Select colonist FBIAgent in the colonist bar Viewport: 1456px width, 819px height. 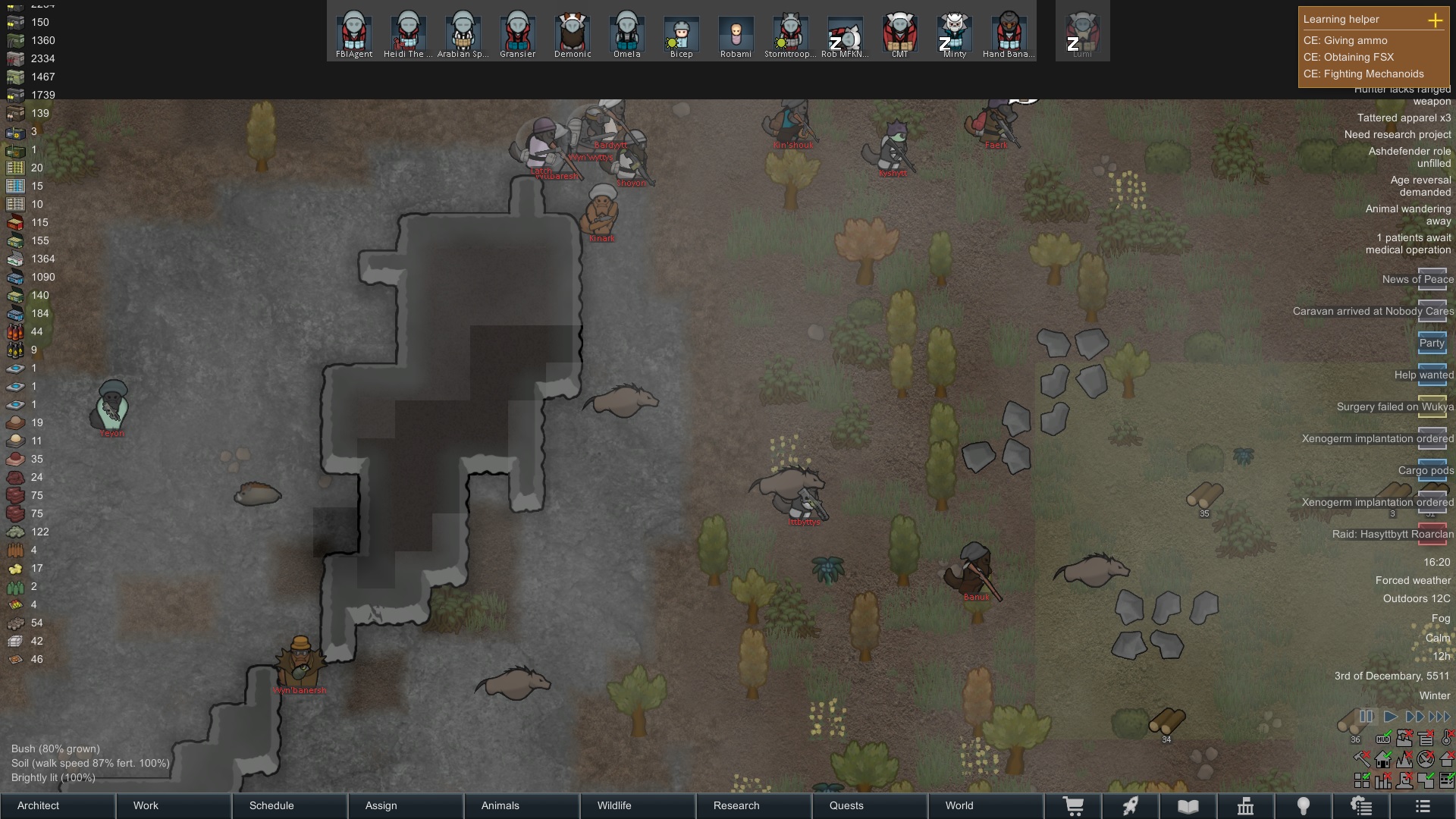(354, 33)
